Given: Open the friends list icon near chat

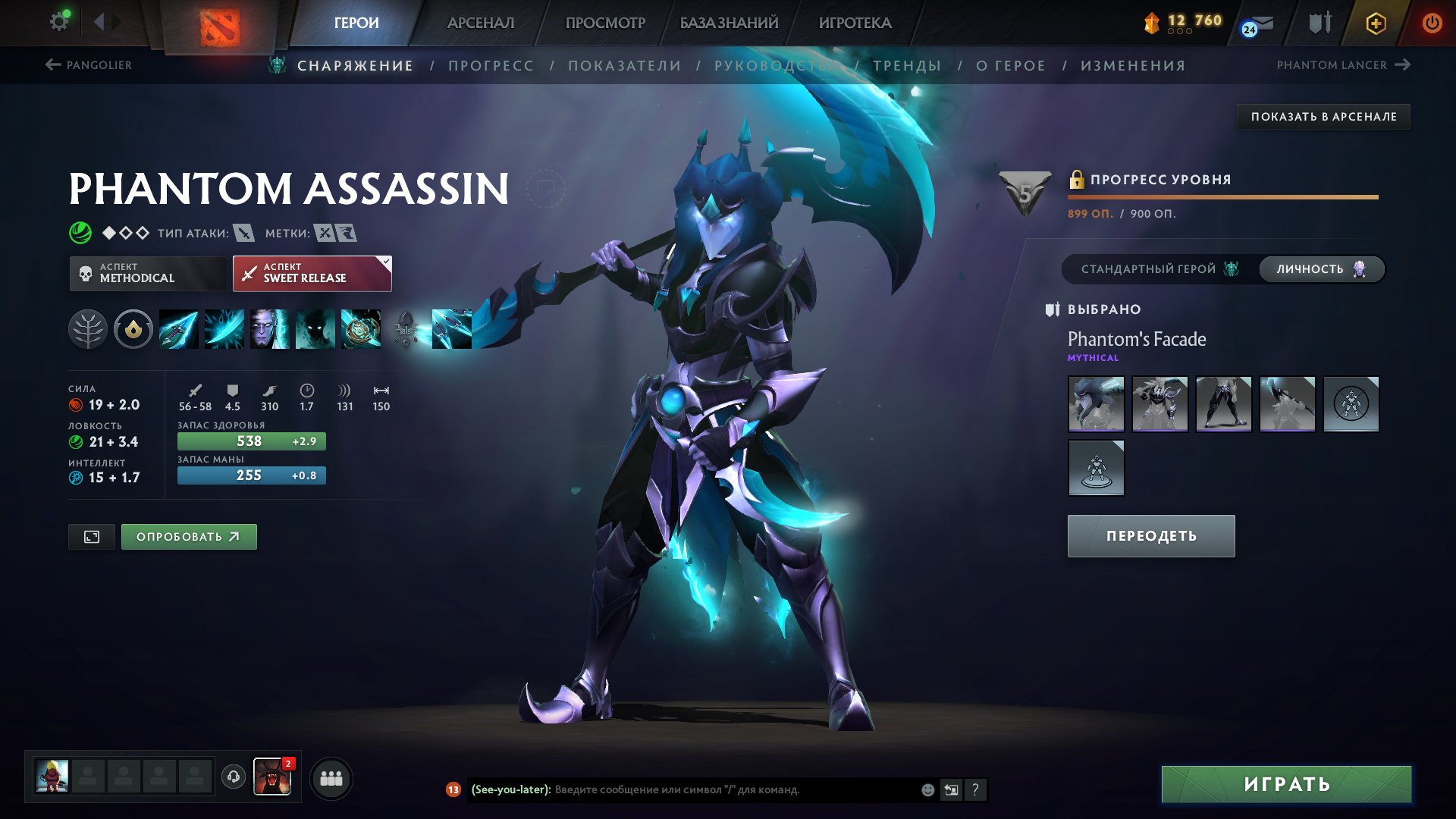Looking at the screenshot, I should pyautogui.click(x=330, y=778).
